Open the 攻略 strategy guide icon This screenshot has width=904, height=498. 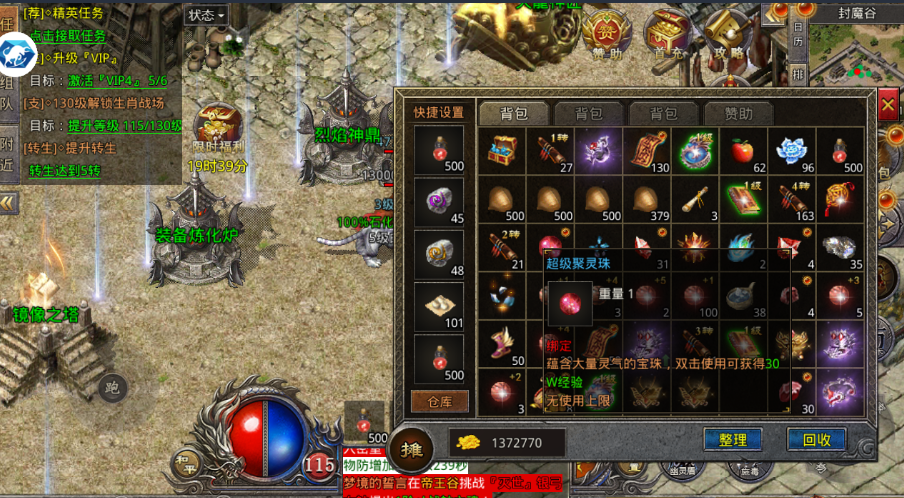[727, 34]
